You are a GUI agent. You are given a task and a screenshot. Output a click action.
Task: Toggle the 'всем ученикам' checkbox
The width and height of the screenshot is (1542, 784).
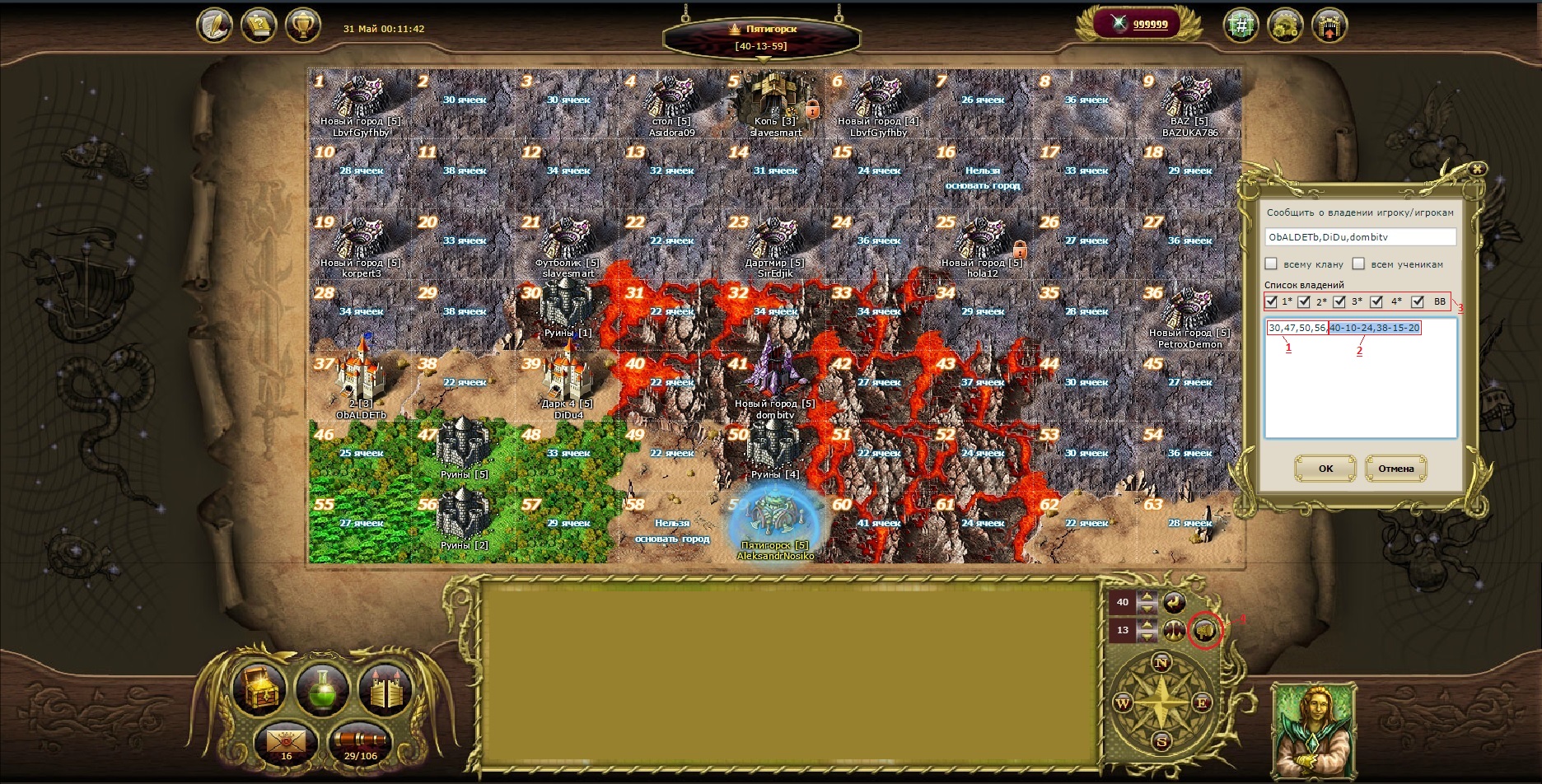click(x=1358, y=264)
